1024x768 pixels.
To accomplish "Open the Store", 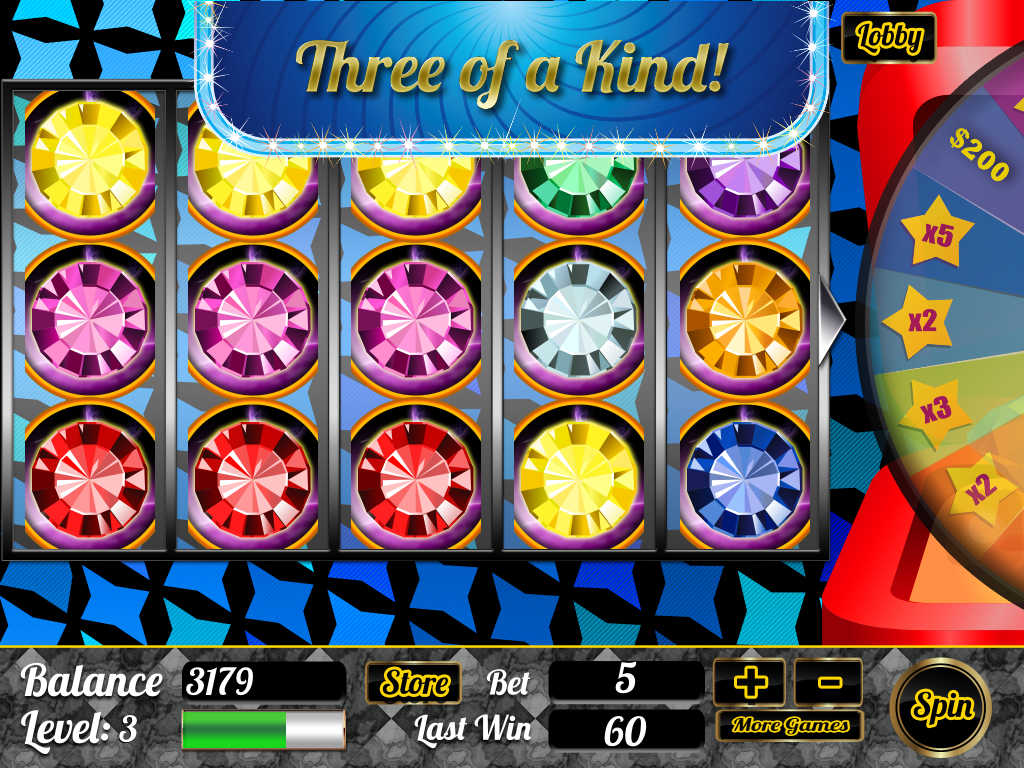I will [x=413, y=683].
